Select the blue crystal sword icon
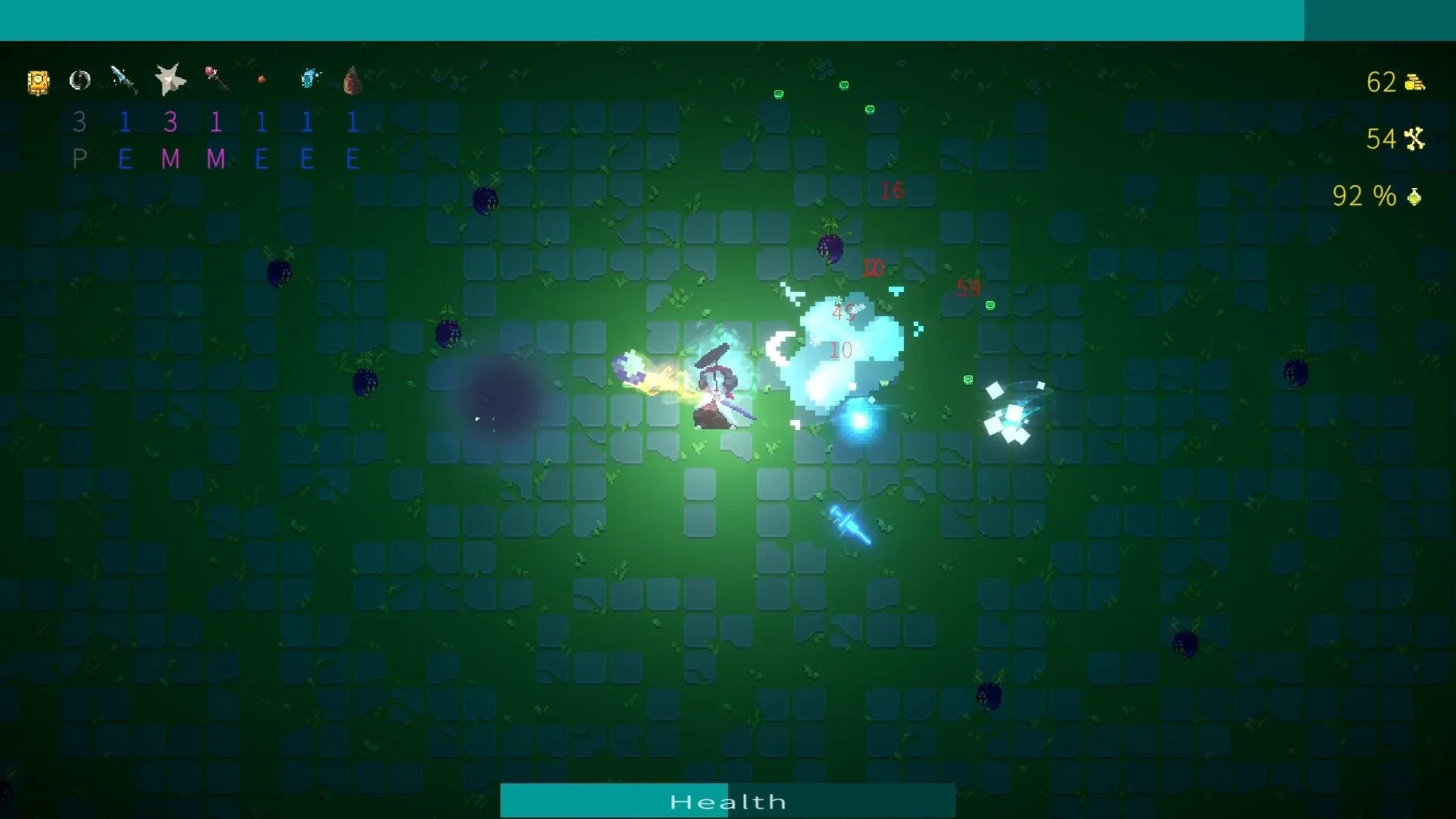The width and height of the screenshot is (1456, 819). (124, 78)
